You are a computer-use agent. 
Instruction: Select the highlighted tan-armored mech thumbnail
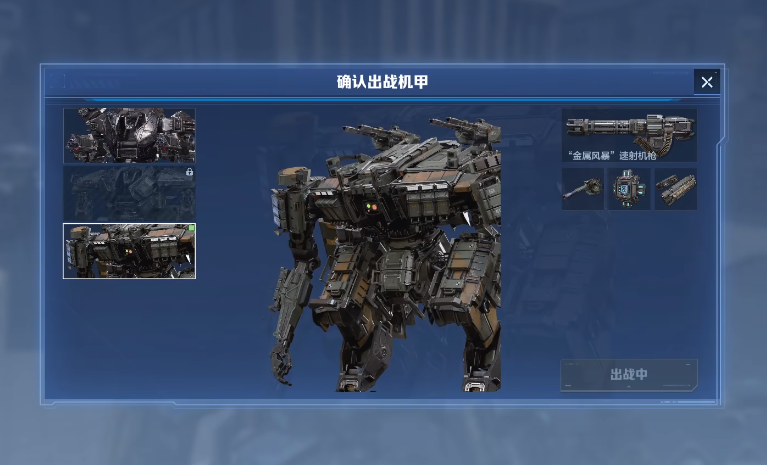click(x=129, y=250)
